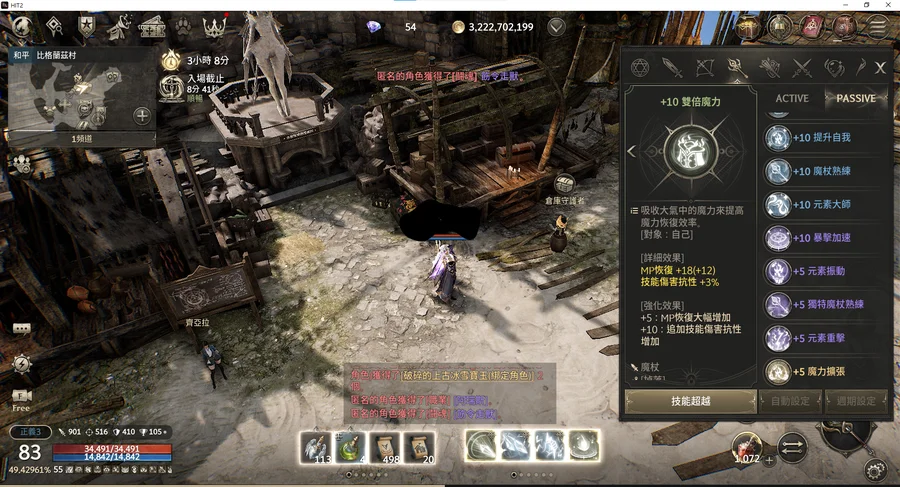The width and height of the screenshot is (900, 487).
Task: Expand the currency bar dropdown arrow
Action: coord(556,27)
